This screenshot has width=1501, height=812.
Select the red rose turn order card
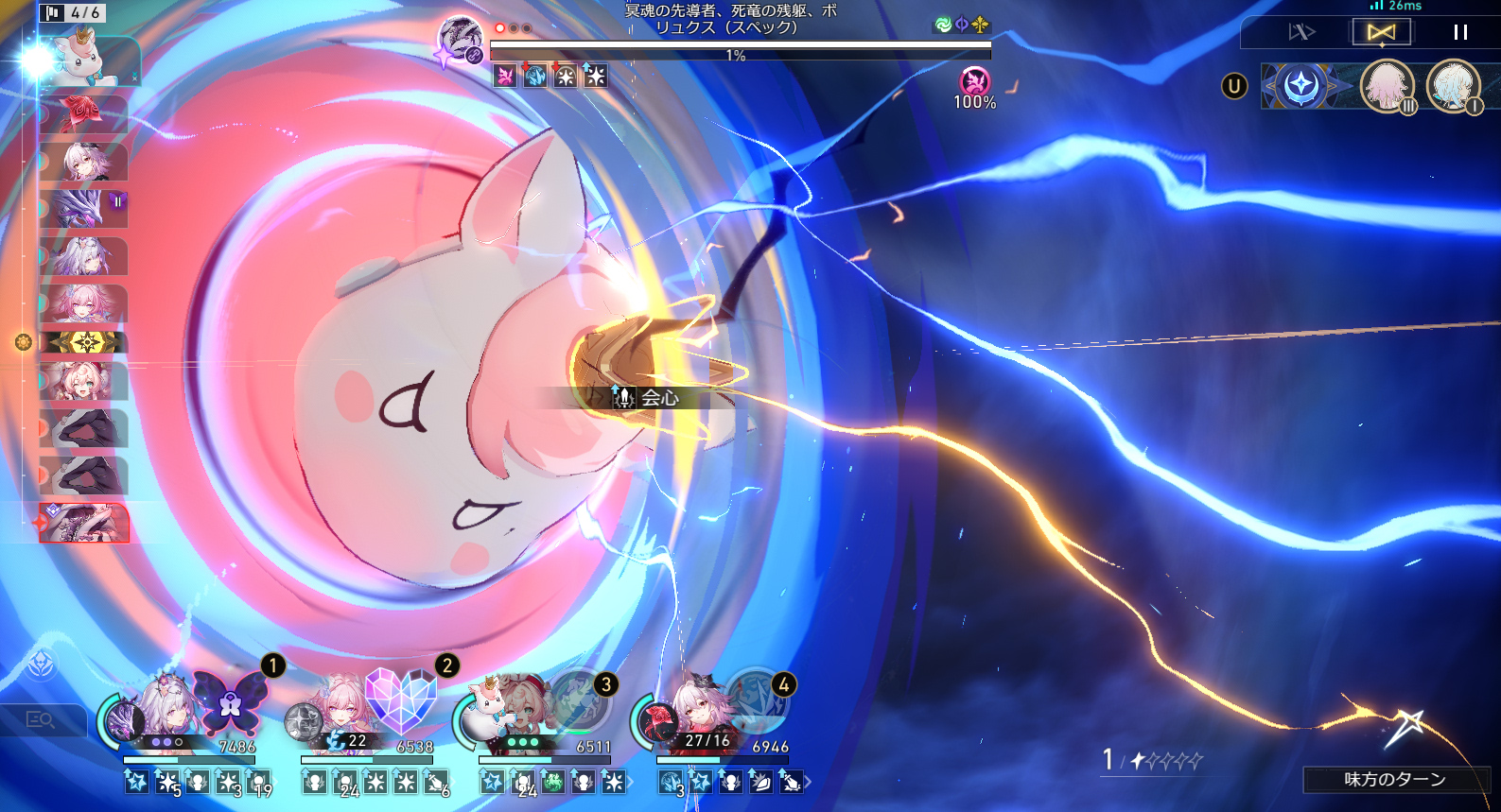click(x=83, y=114)
